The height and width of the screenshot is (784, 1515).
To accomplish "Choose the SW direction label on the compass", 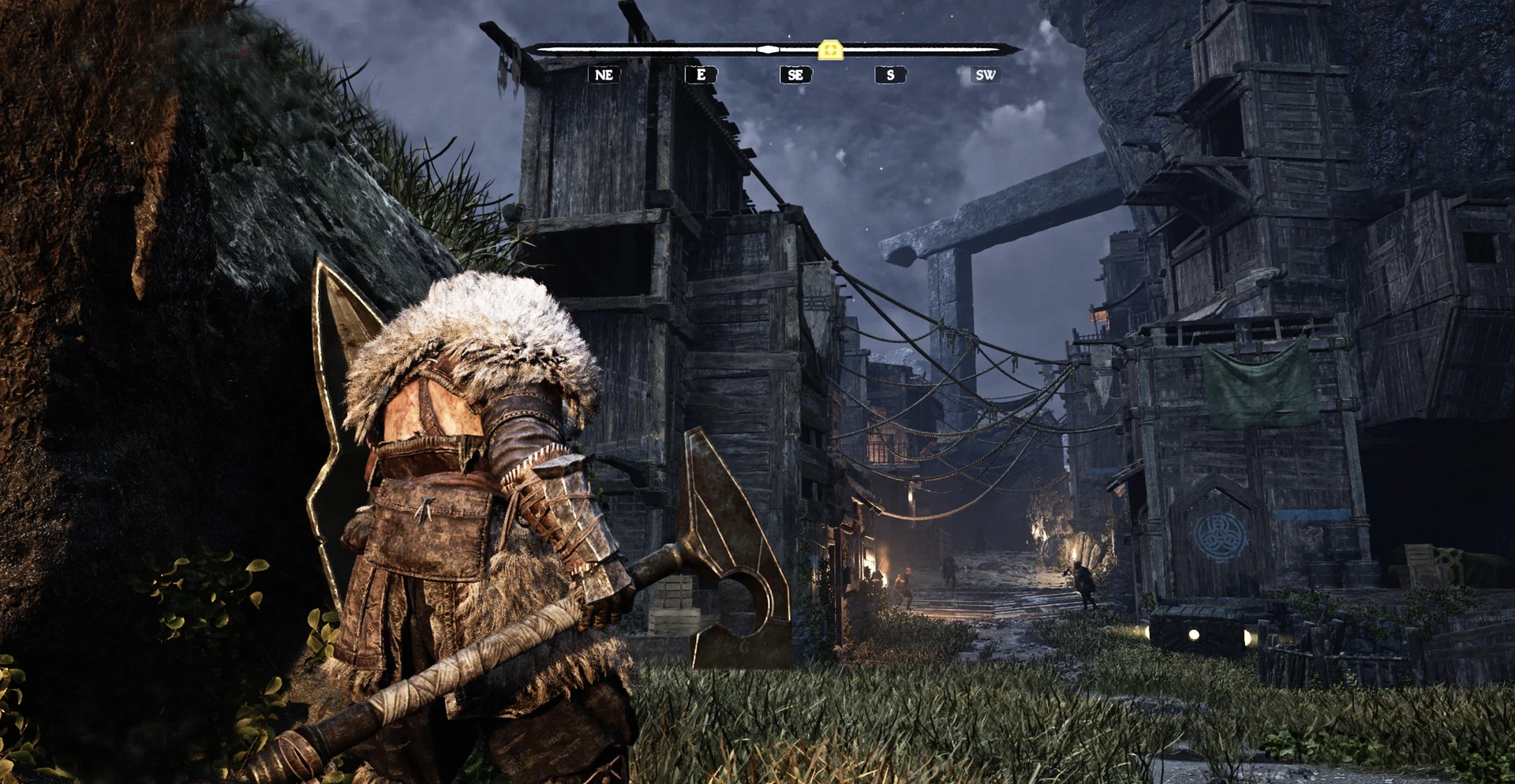I will click(x=985, y=75).
